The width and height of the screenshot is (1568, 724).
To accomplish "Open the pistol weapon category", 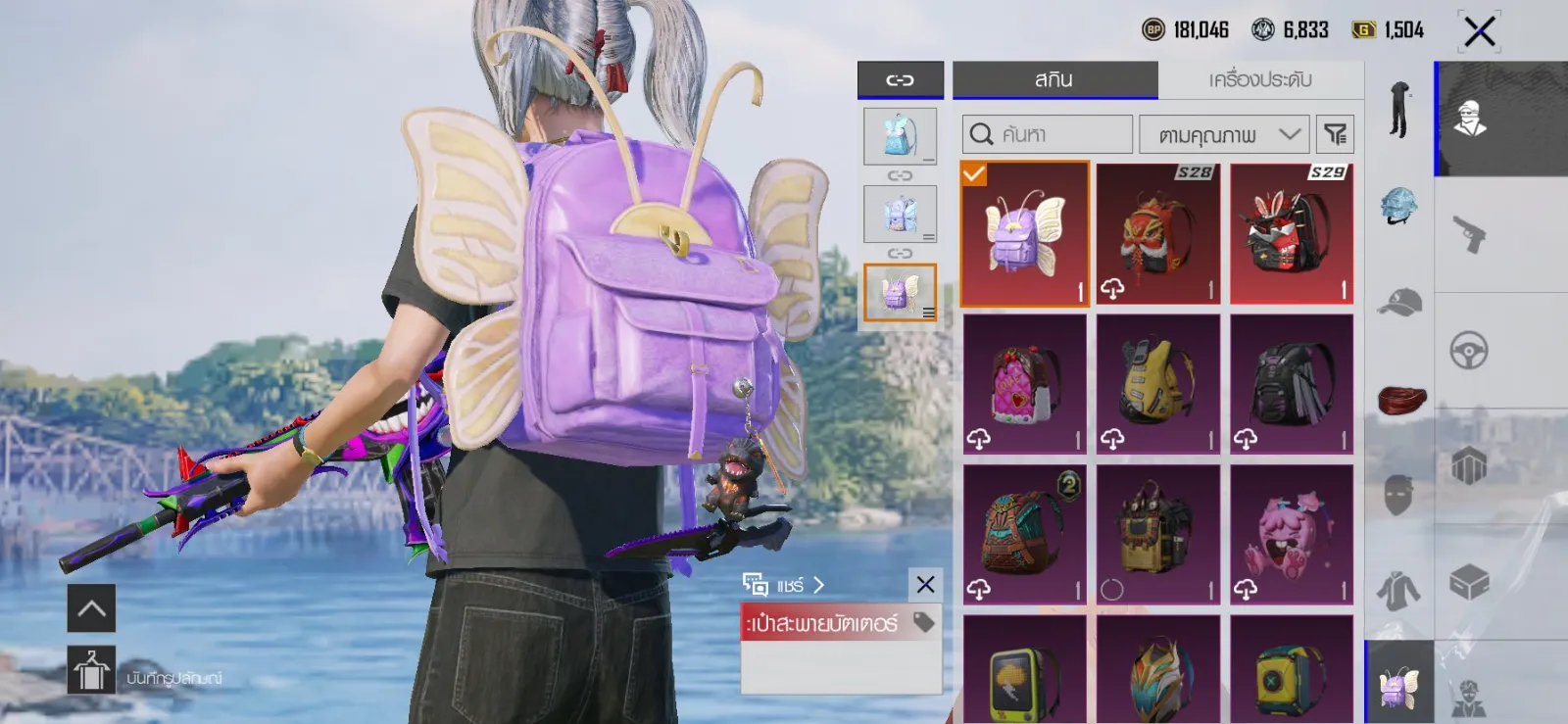I will click(x=1469, y=234).
